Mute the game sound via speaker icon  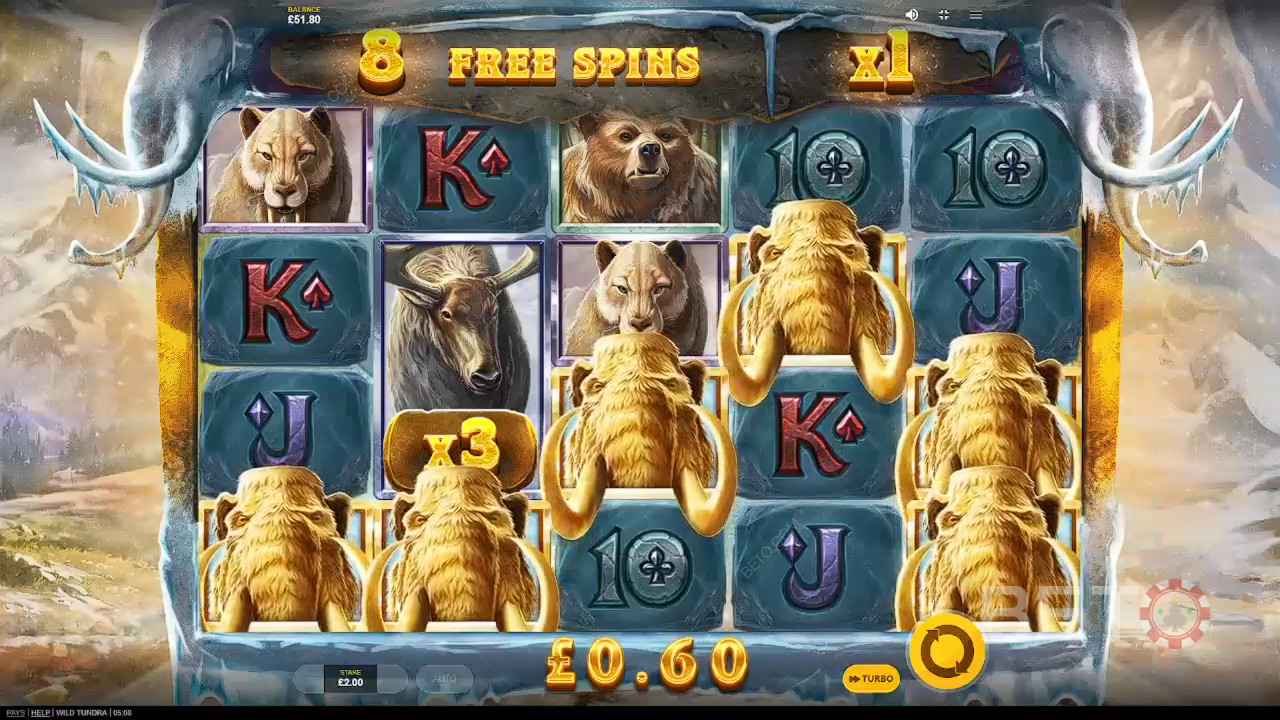click(x=911, y=15)
